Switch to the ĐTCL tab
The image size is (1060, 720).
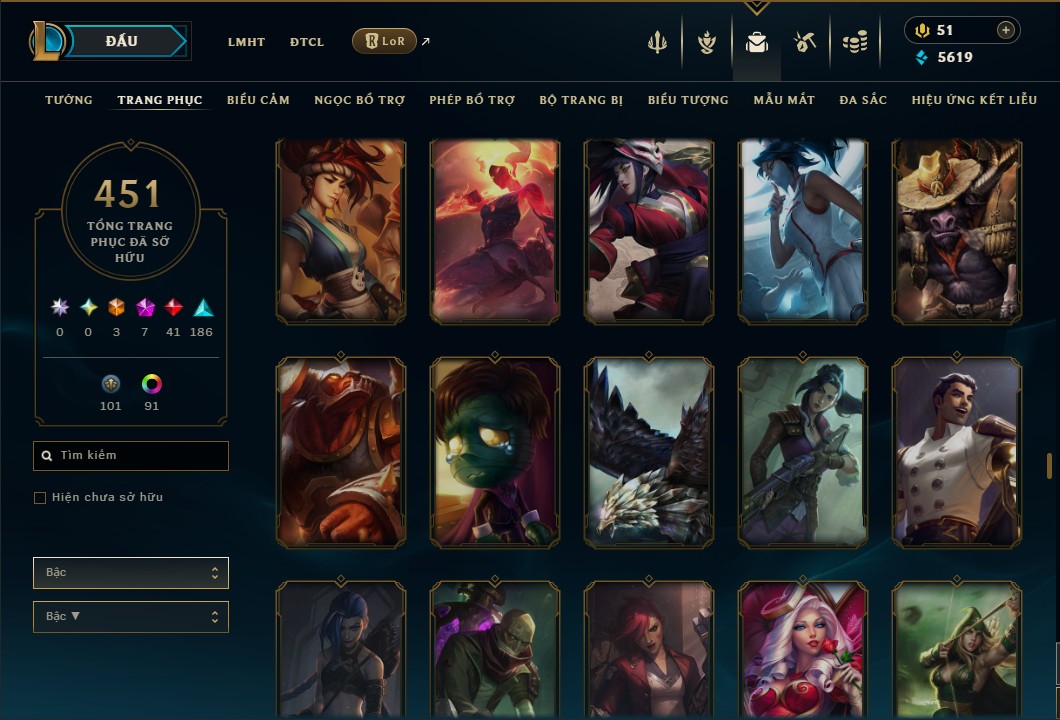point(307,42)
